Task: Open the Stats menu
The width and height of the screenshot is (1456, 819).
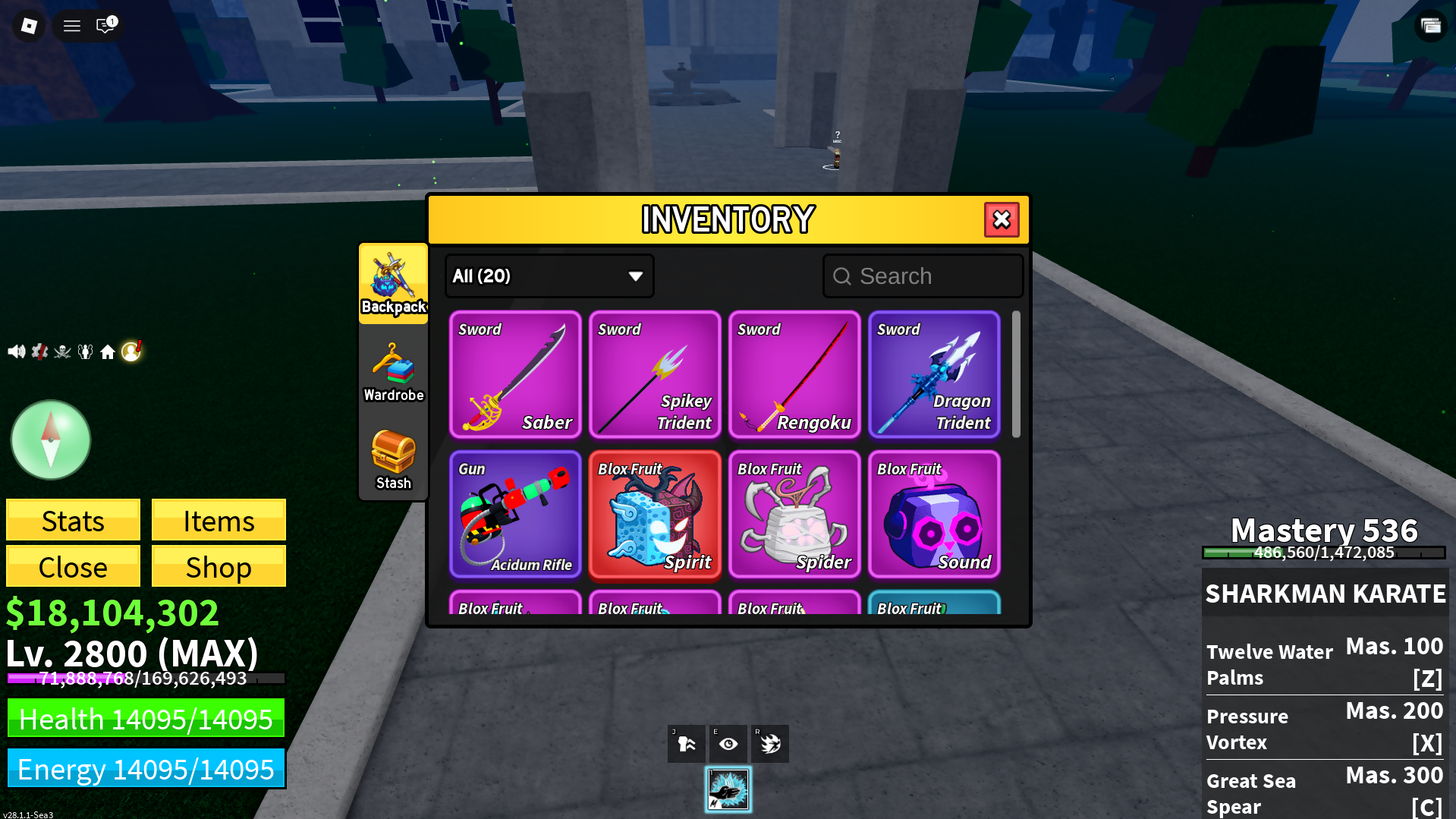Action: 72,521
